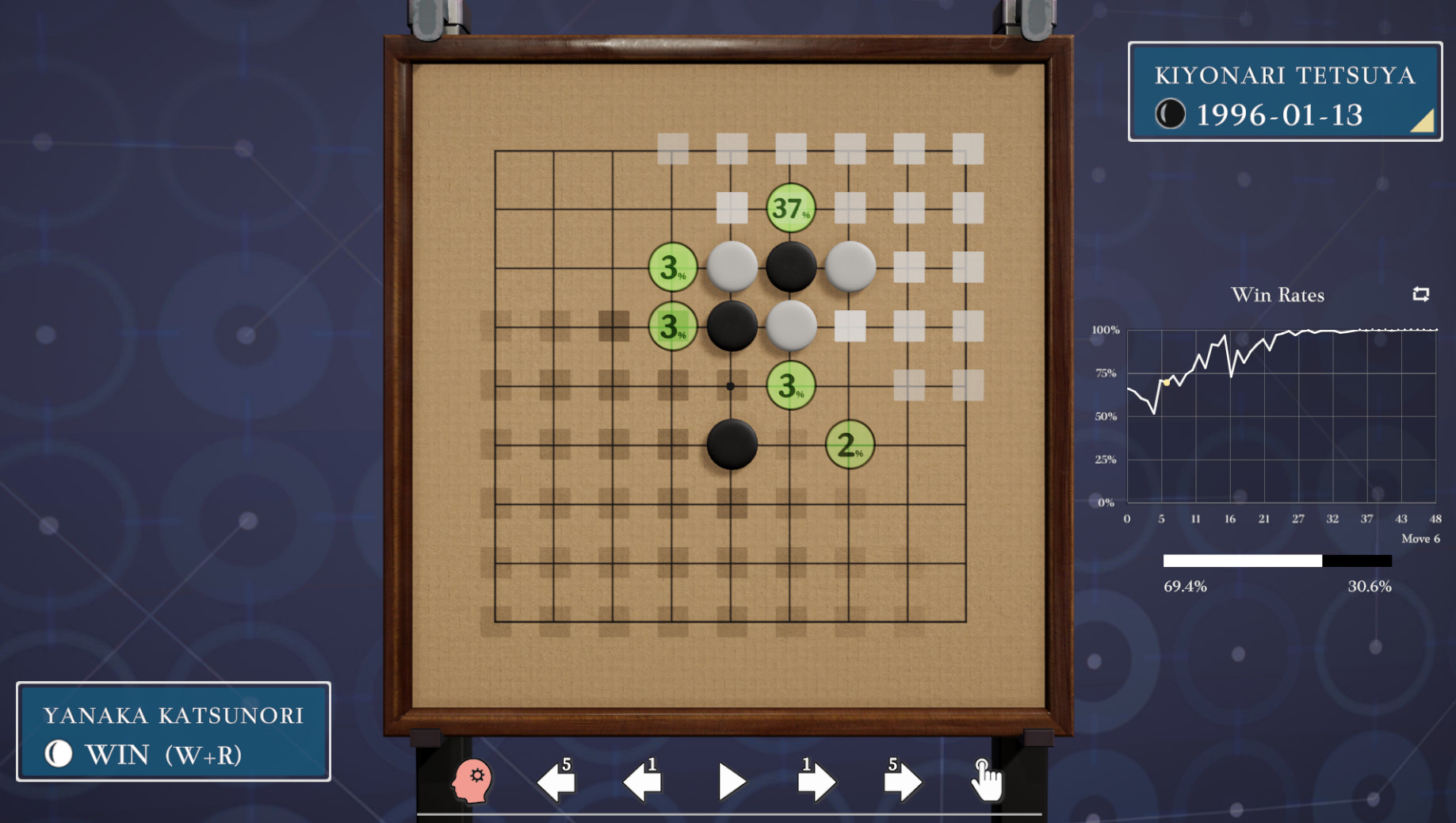The width and height of the screenshot is (1456, 823).
Task: Click the loop icon beside Win Rates
Action: point(1421,294)
